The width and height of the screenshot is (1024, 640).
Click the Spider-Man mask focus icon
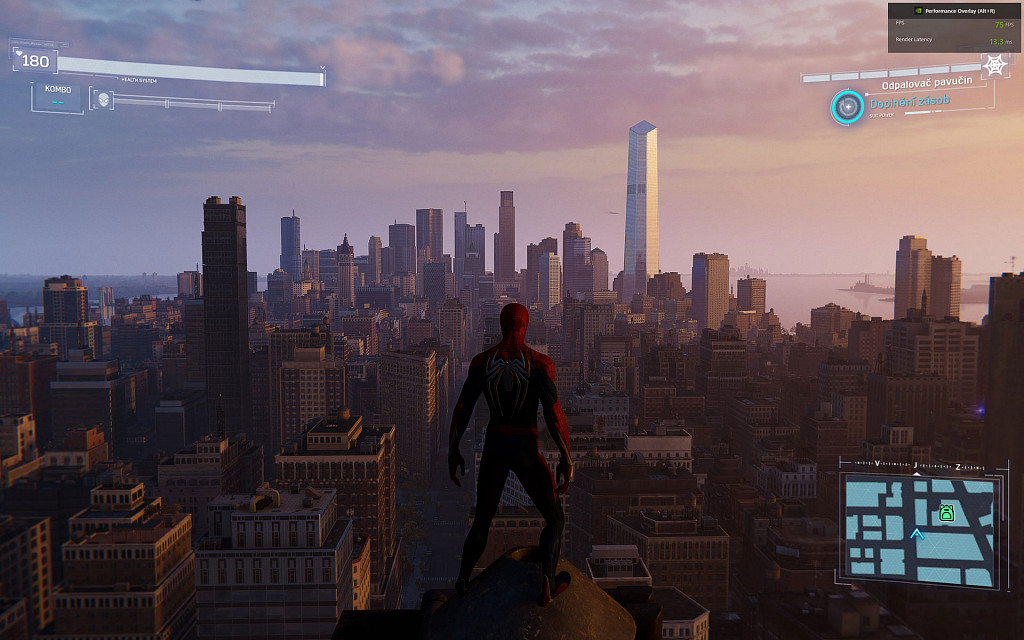[102, 99]
